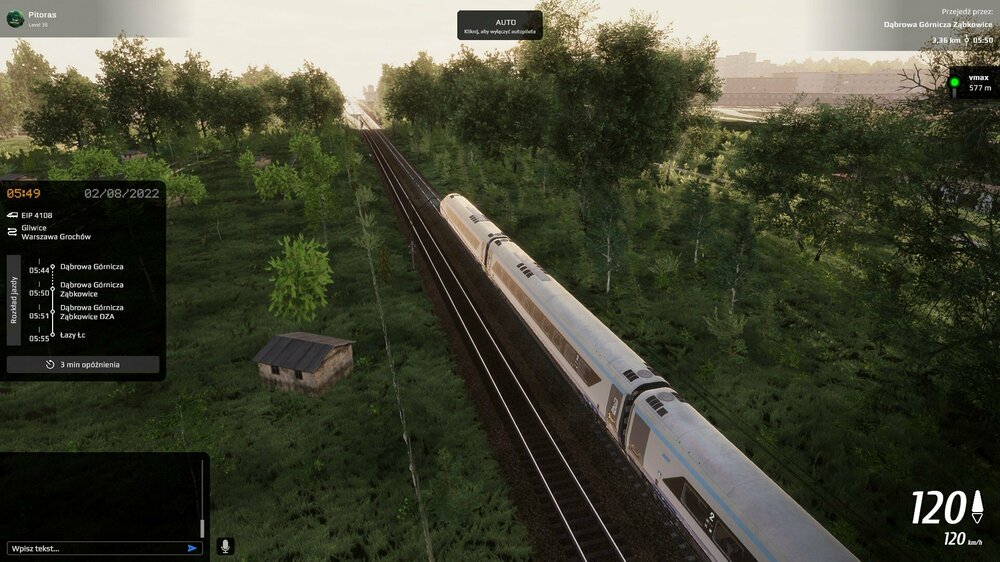The width and height of the screenshot is (1000, 562).
Task: Select the Dąbrowa Górnicza Ząbkowice DZA stop
Action: 92,312
